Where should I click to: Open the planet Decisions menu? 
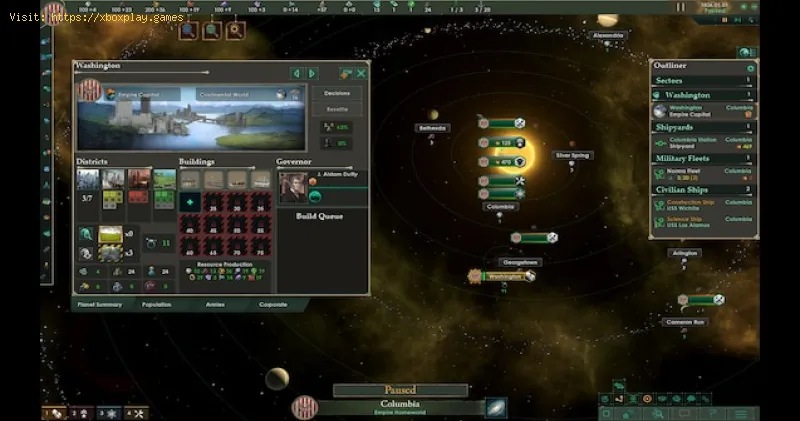[337, 93]
